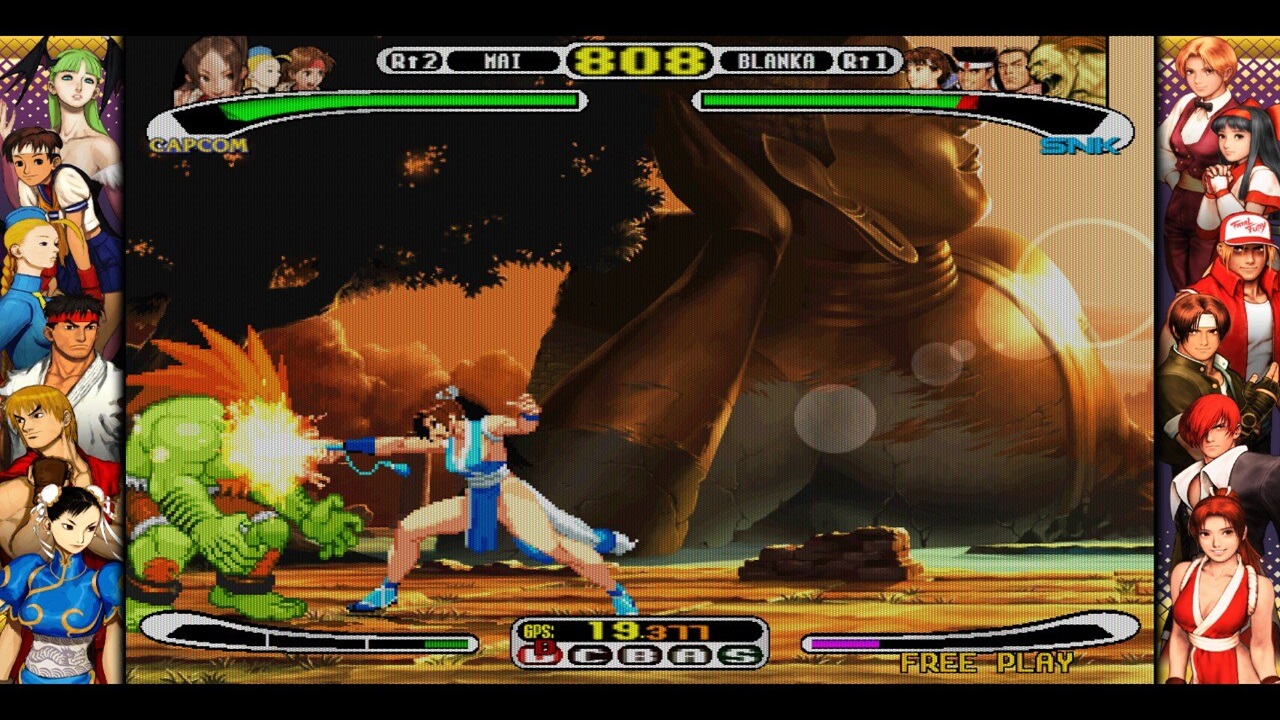The width and height of the screenshot is (1280, 720).
Task: Click the C rank icon in the GPS gauge
Action: pyautogui.click(x=591, y=655)
